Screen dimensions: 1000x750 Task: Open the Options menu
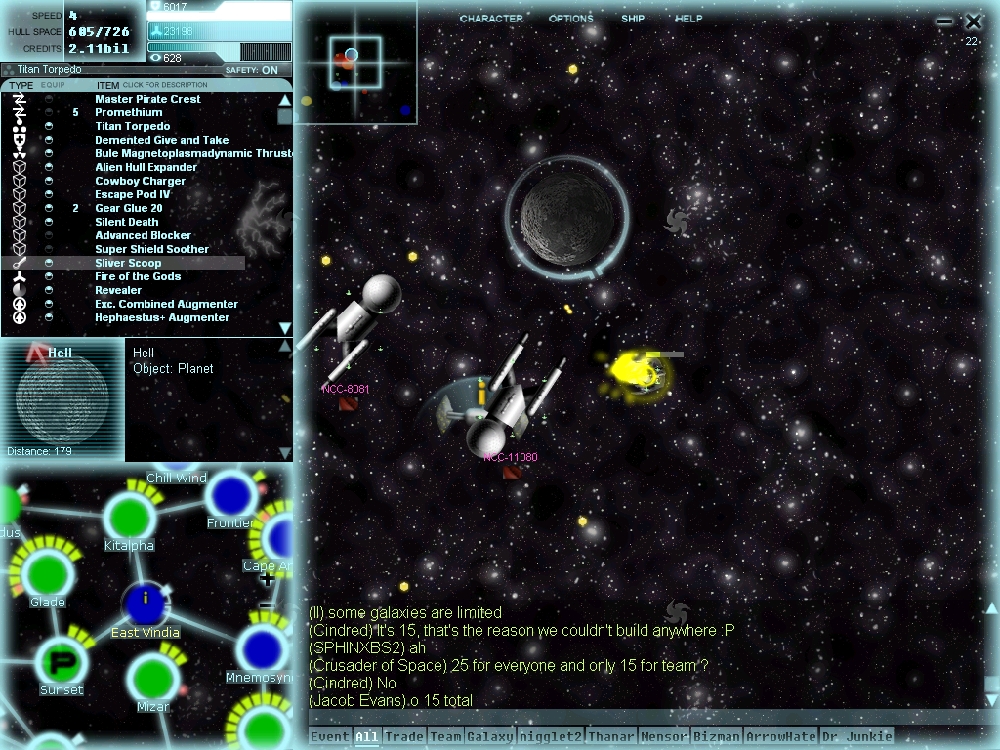[570, 19]
